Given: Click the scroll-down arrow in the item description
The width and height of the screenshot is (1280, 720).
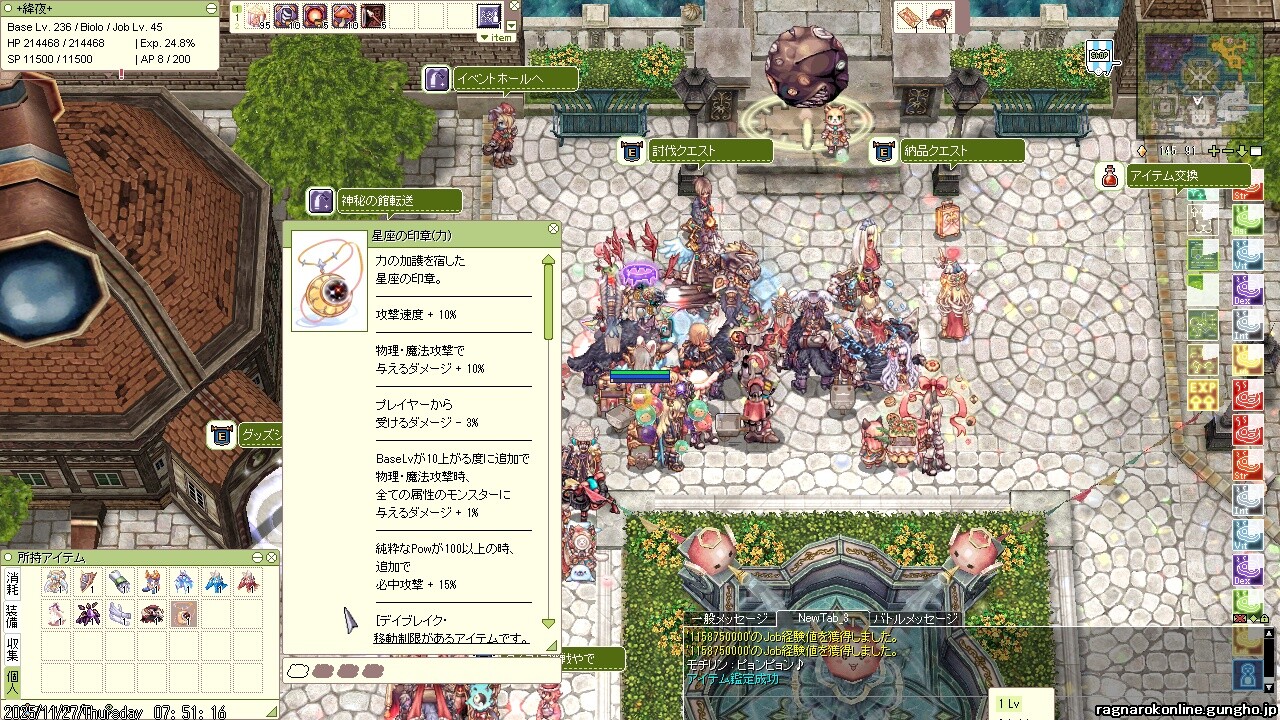Looking at the screenshot, I should click(548, 622).
